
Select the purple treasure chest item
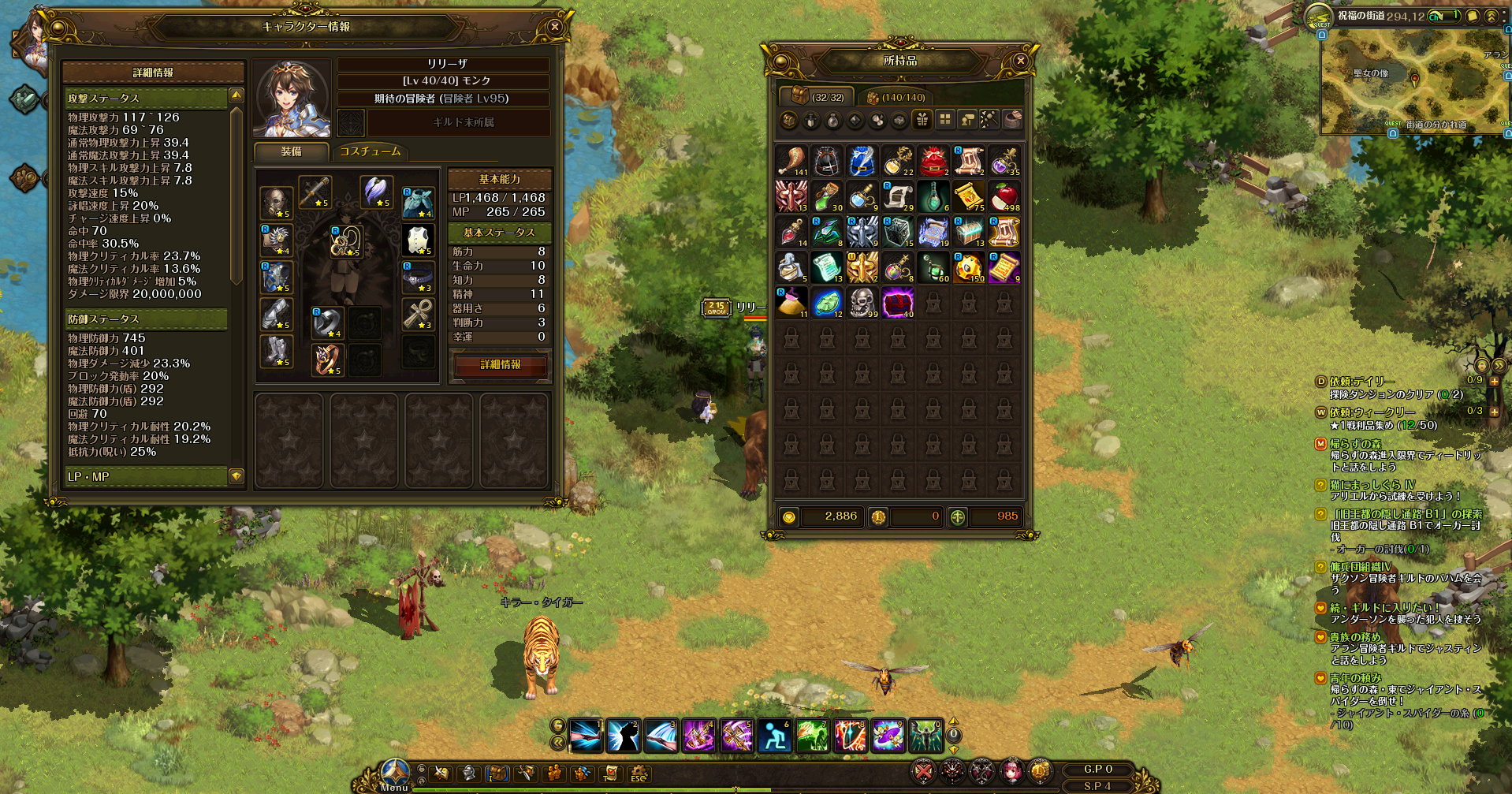coord(898,303)
